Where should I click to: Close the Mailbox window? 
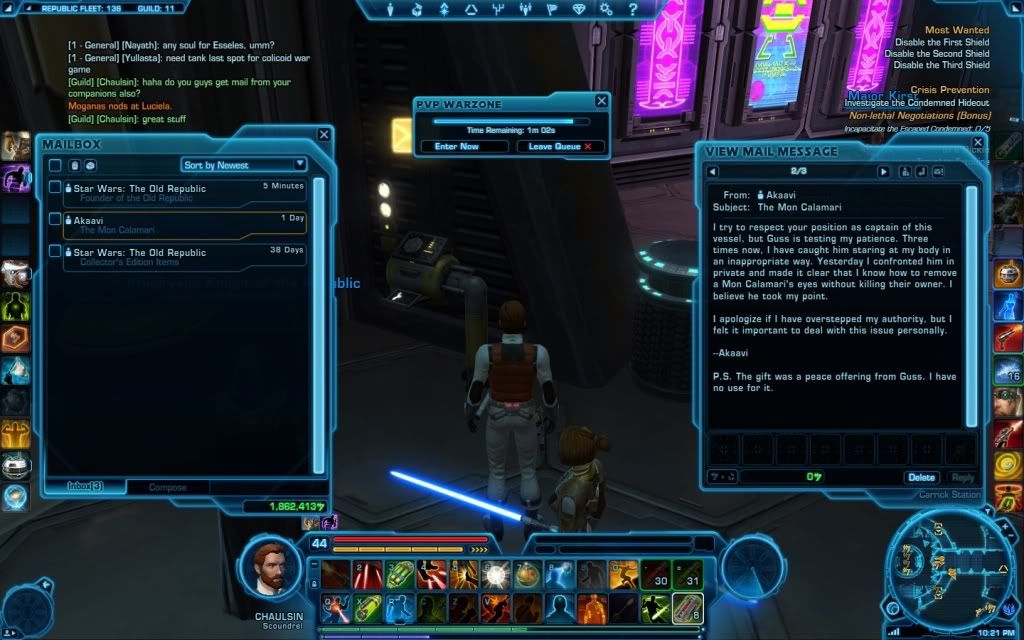tap(324, 134)
